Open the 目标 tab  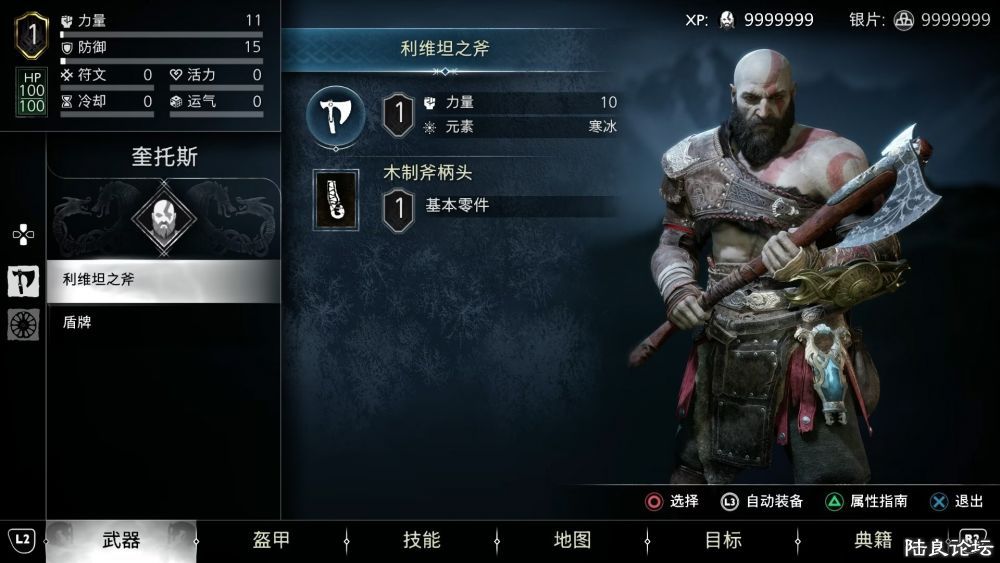point(723,541)
